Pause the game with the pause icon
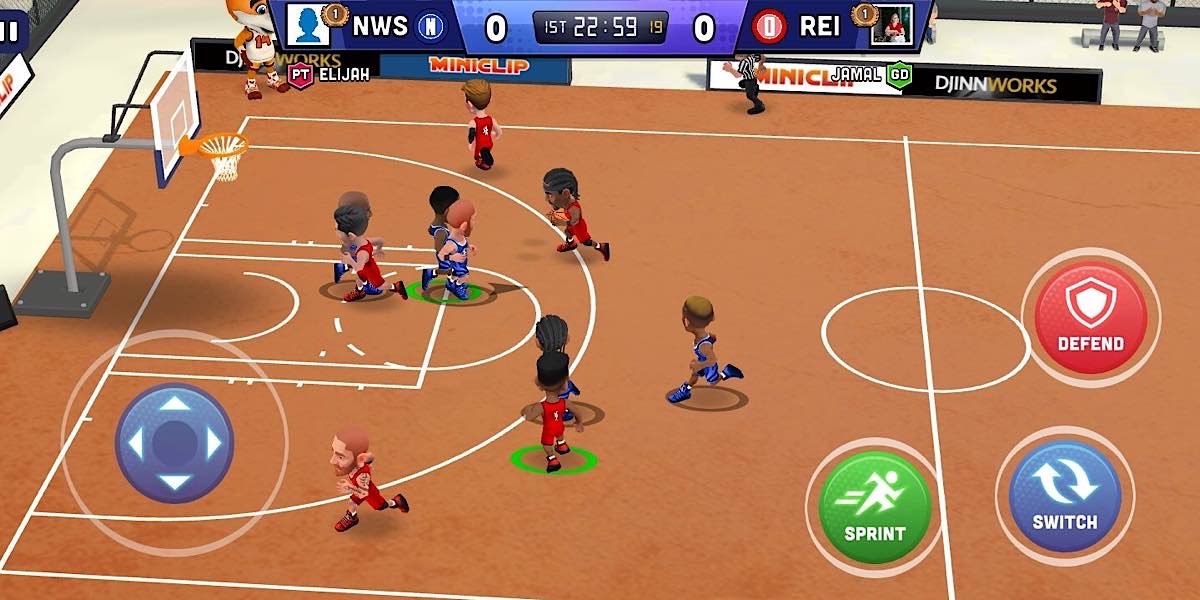 point(9,31)
